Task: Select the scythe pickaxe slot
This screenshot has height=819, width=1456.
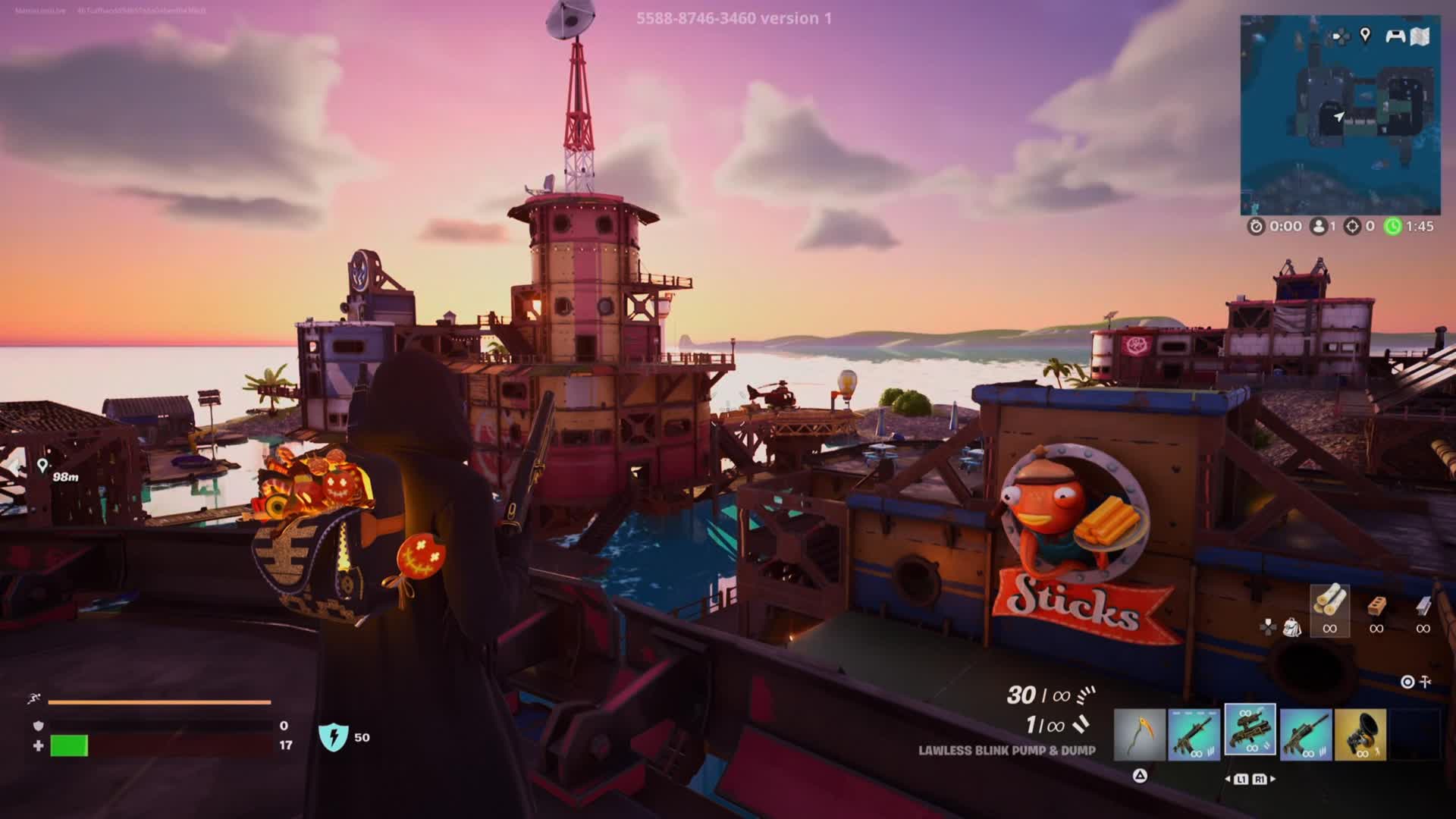Action: (1140, 734)
